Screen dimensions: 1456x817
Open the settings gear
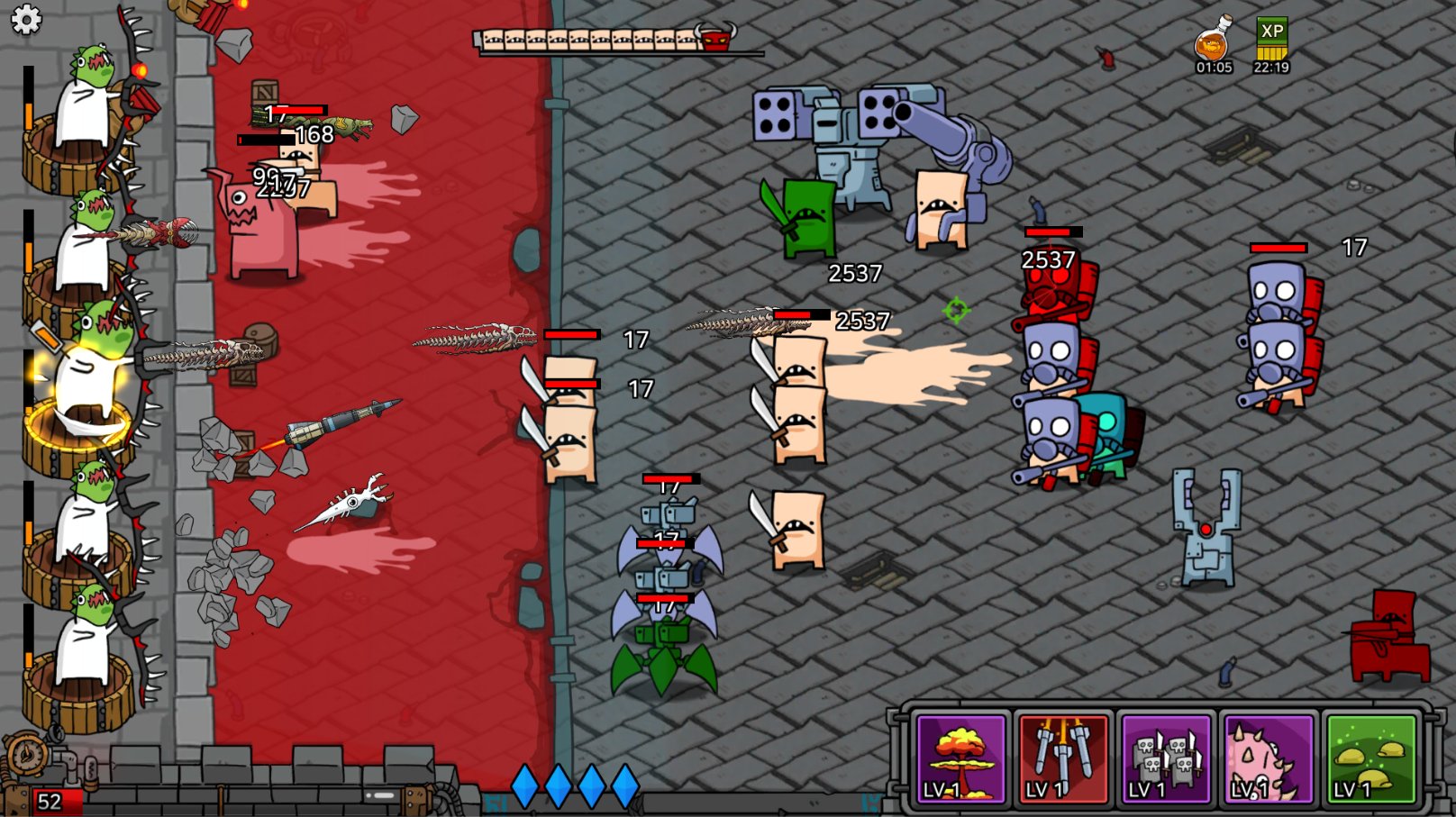click(25, 20)
